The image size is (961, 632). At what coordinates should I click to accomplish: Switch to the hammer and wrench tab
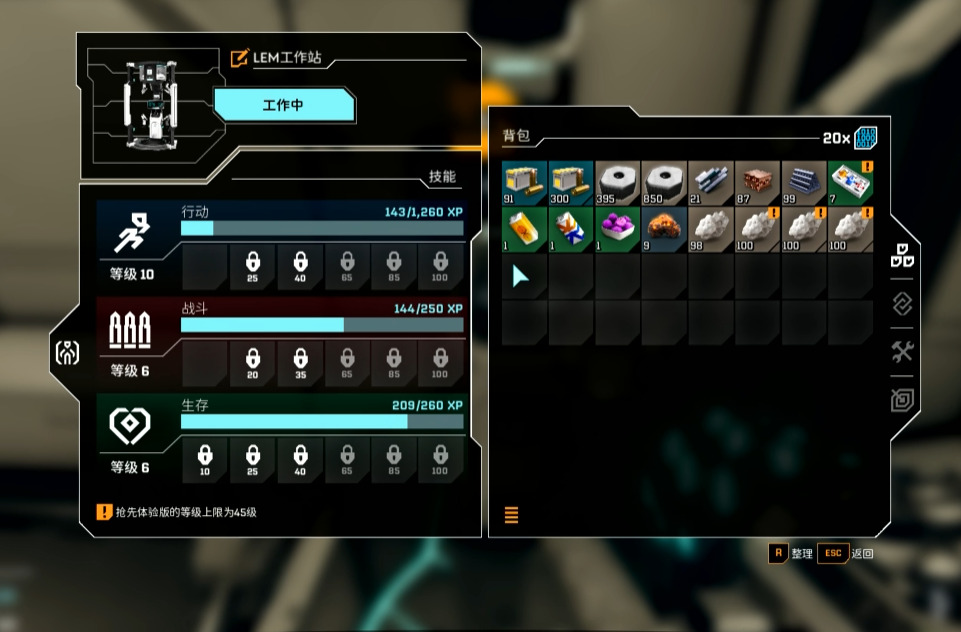(903, 352)
